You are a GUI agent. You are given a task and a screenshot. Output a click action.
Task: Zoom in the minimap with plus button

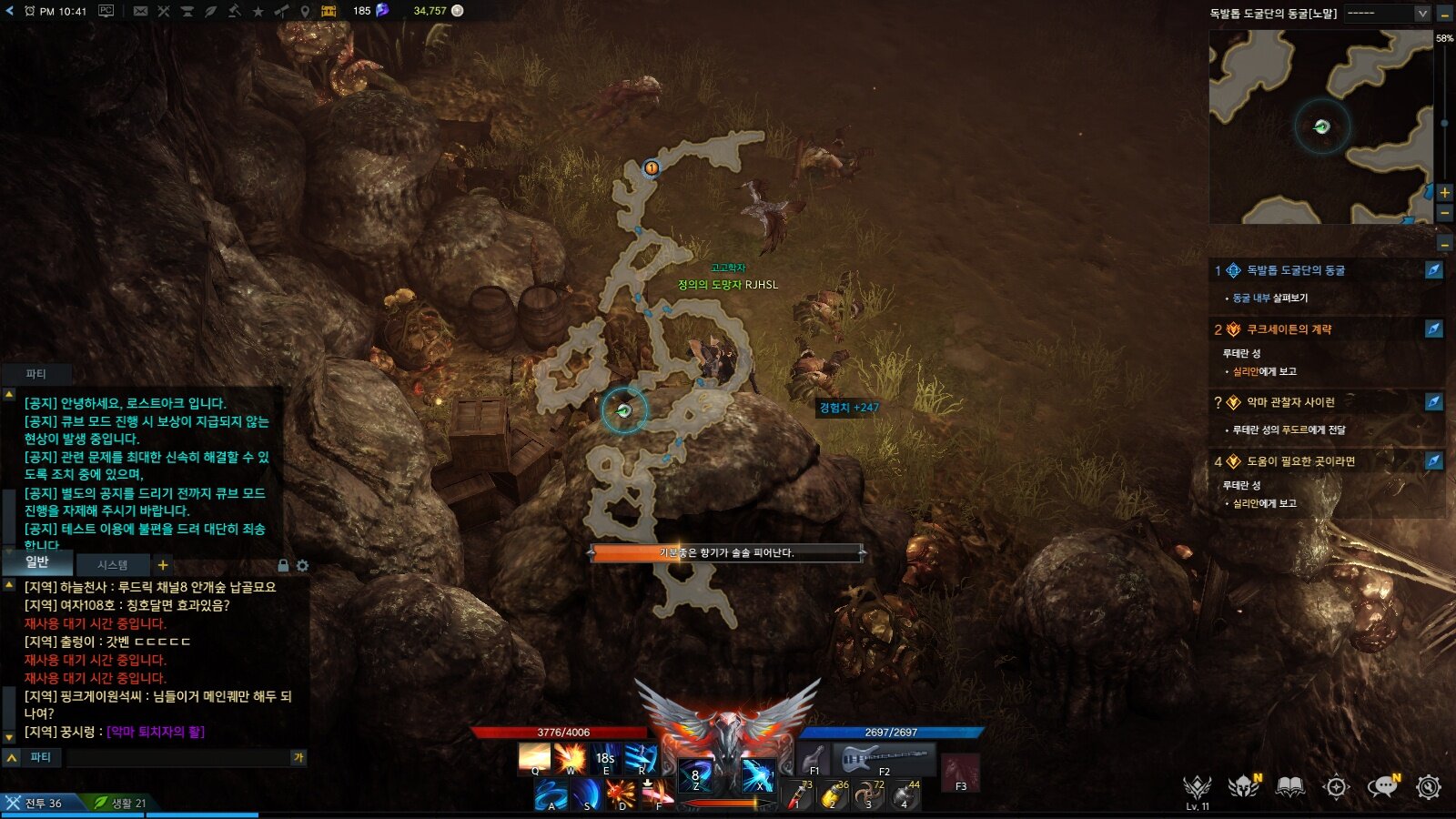[x=1444, y=192]
